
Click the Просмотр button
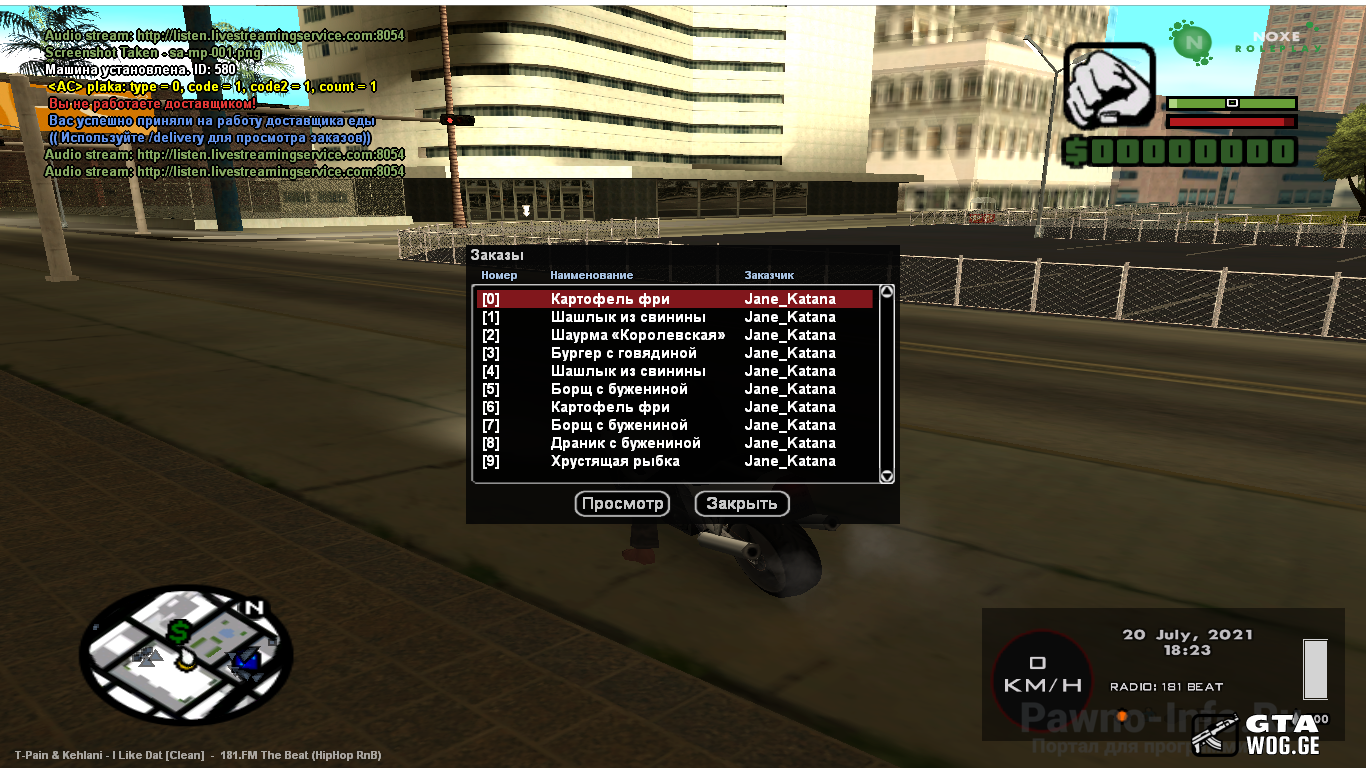[622, 504]
